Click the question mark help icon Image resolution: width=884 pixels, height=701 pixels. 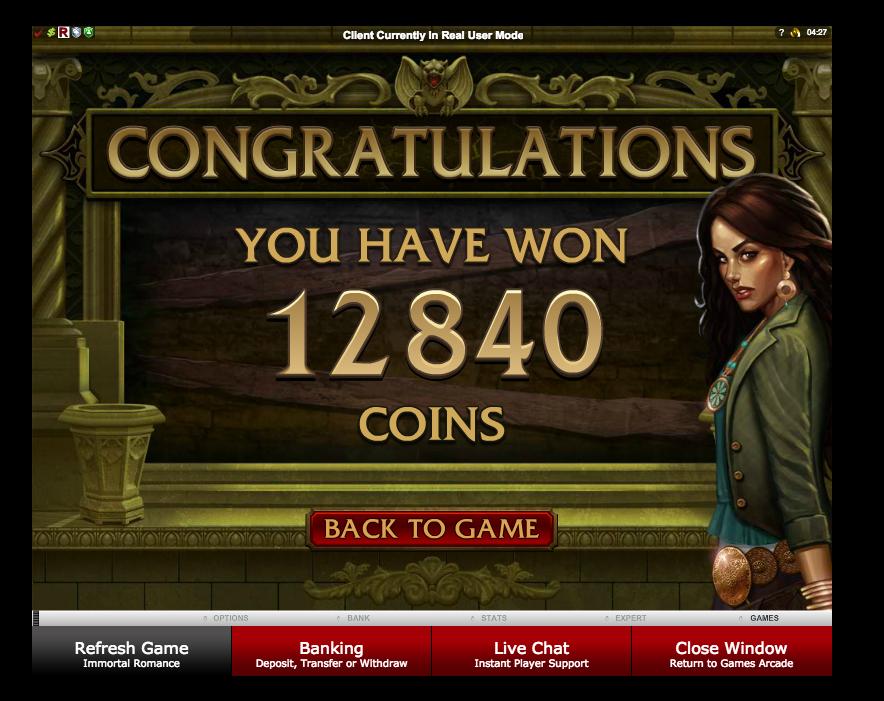click(782, 33)
